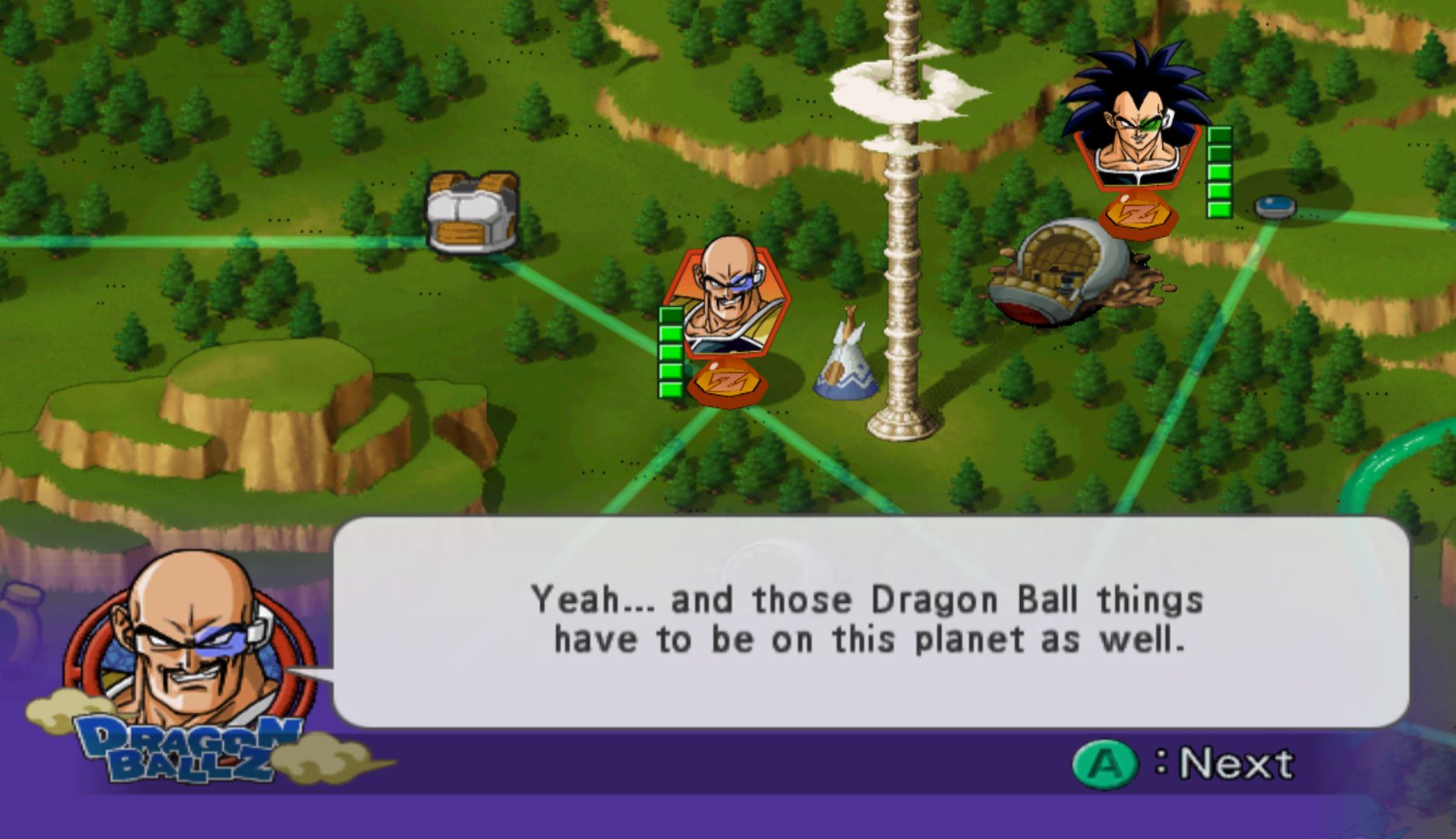Choose the Saiyan armor space on the map
Viewport: 1456px width, 839px height.
coord(472,212)
